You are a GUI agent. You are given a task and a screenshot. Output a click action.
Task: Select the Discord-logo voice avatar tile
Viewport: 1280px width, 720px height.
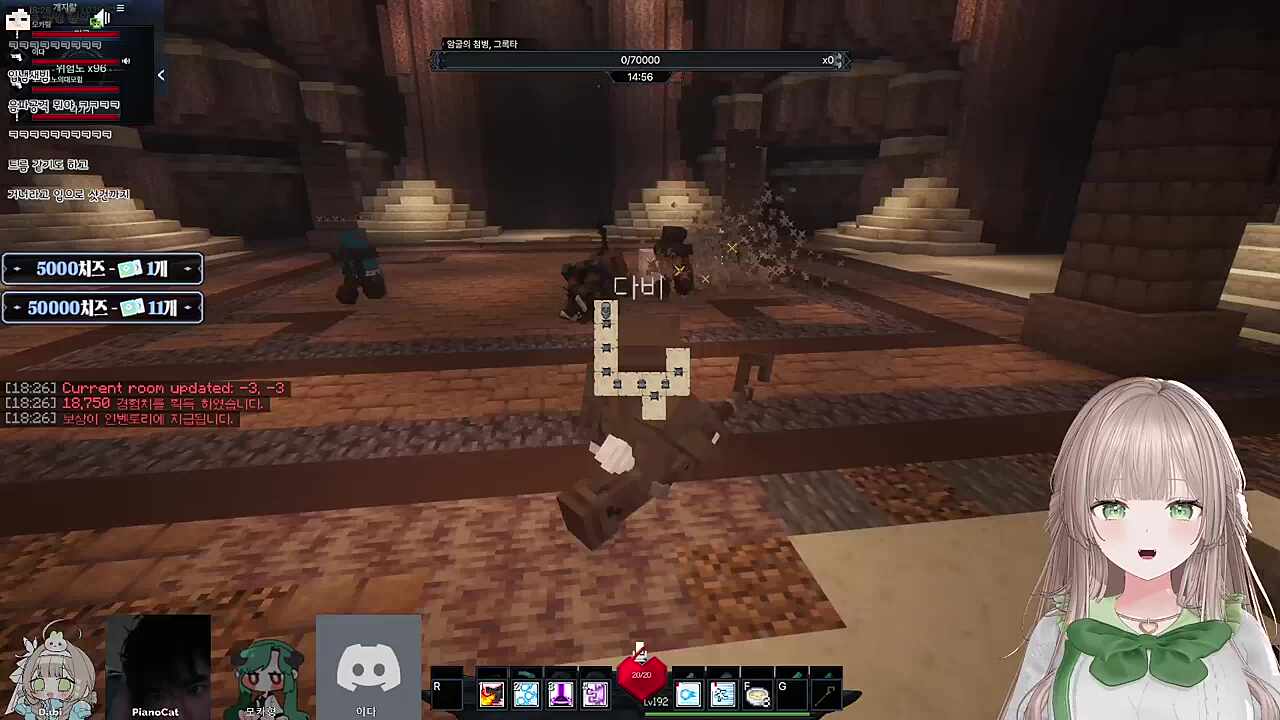click(368, 665)
